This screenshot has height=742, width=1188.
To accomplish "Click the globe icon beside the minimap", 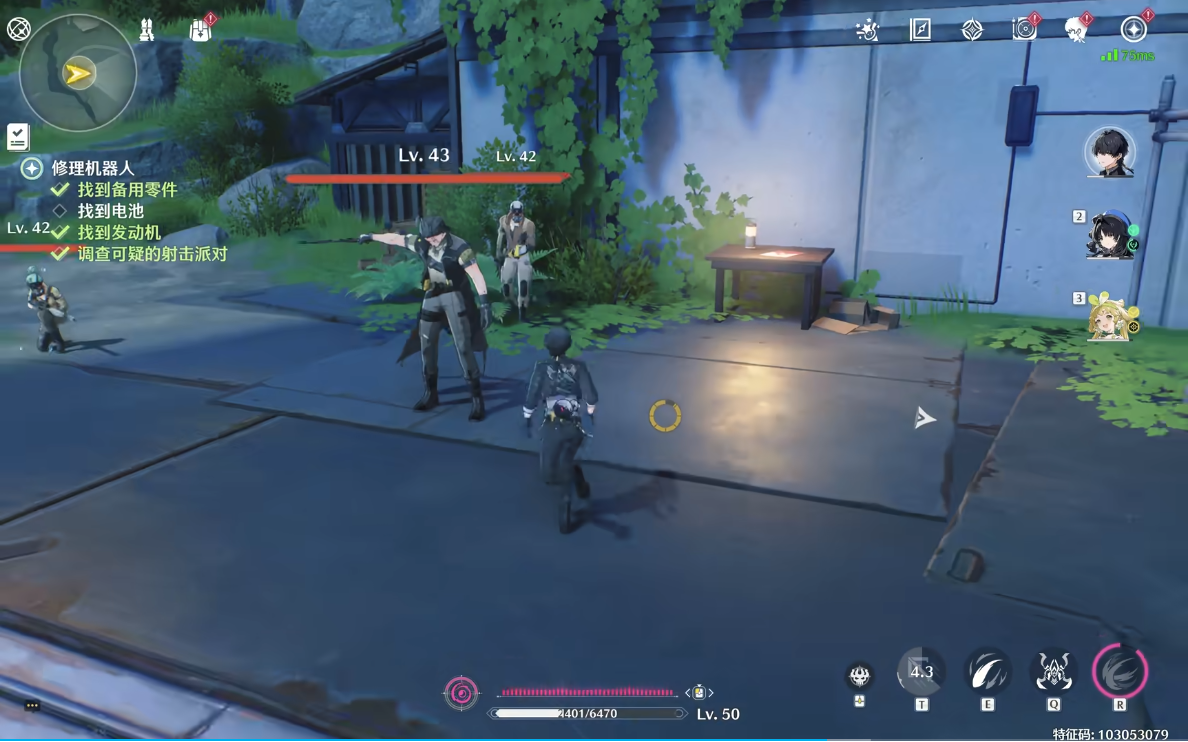I will coord(18,29).
